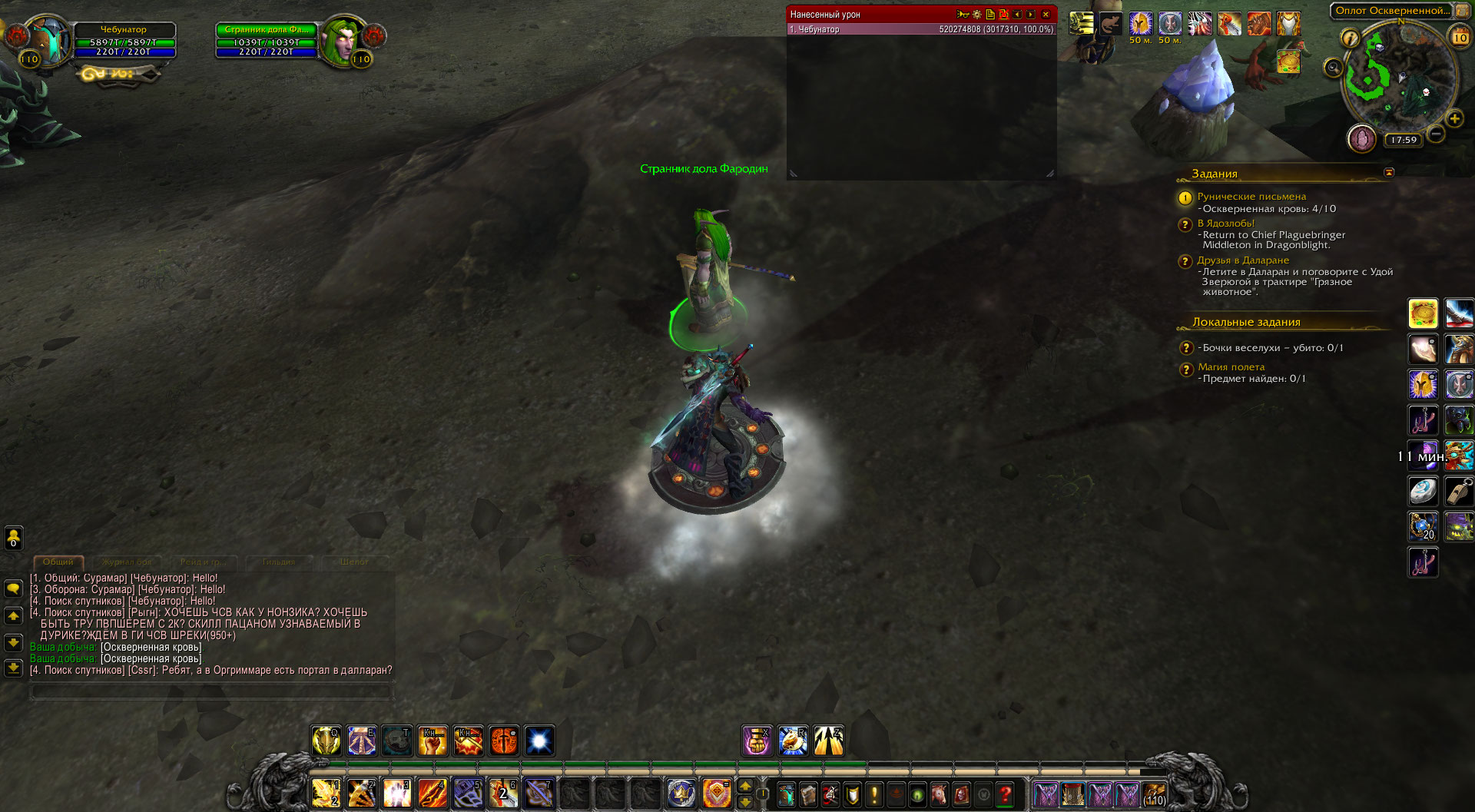This screenshot has height=812, width=1475.
Task: Select the Друзья в Даларане quest
Action: [x=1242, y=260]
